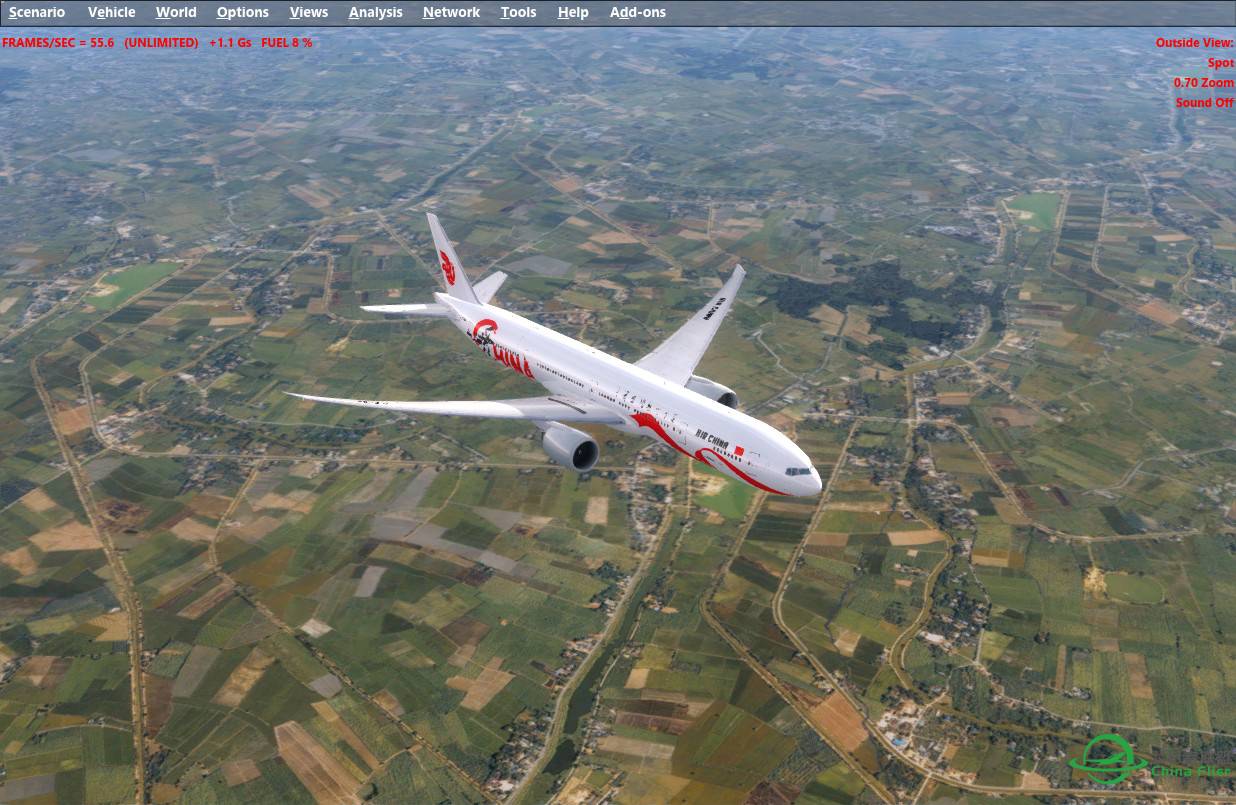Open the Options menu
Image resolution: width=1236 pixels, height=805 pixels.
[242, 12]
